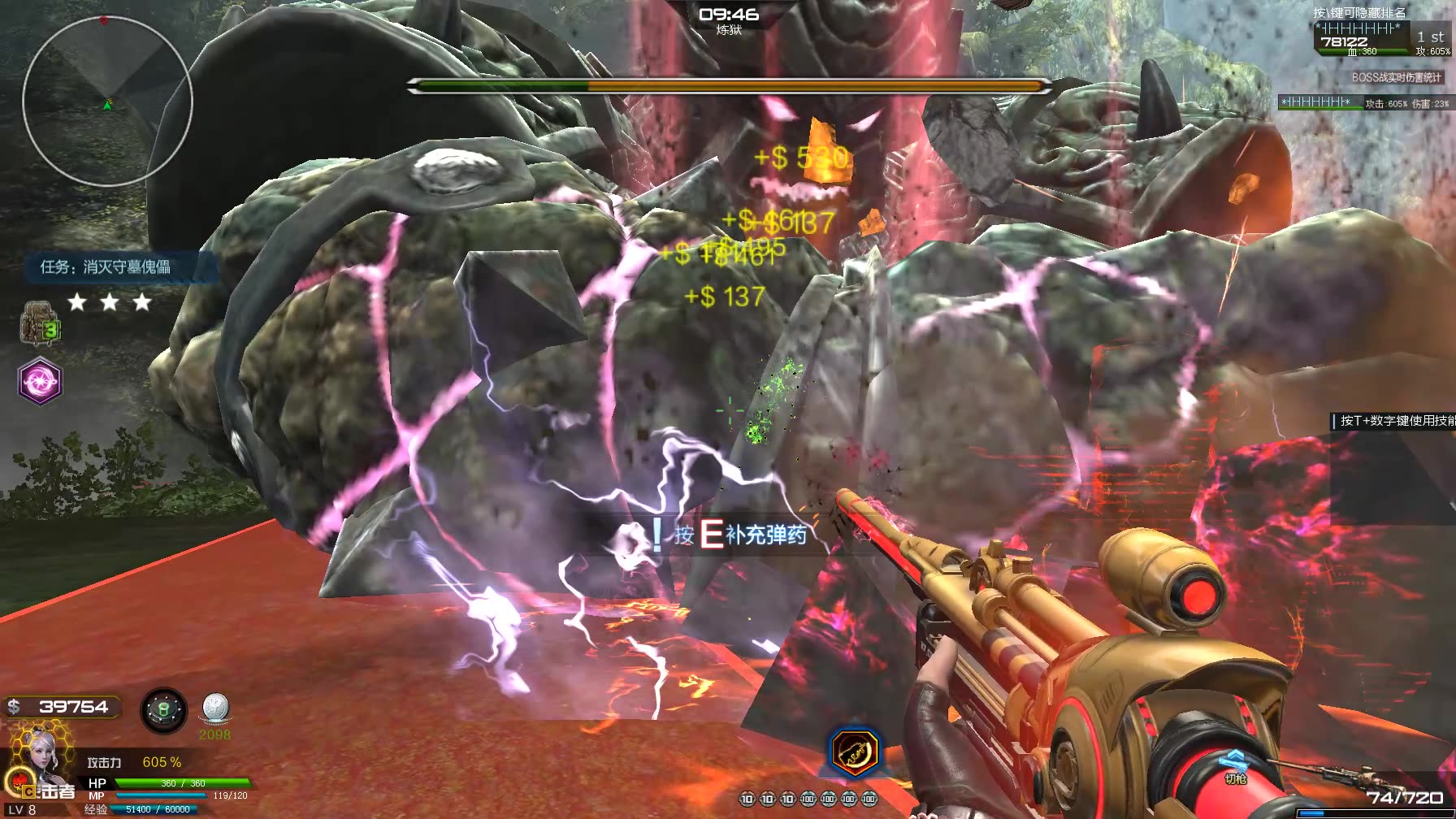Click the silver-haired character portrait
Screen dimensions: 1456x819
[37, 763]
